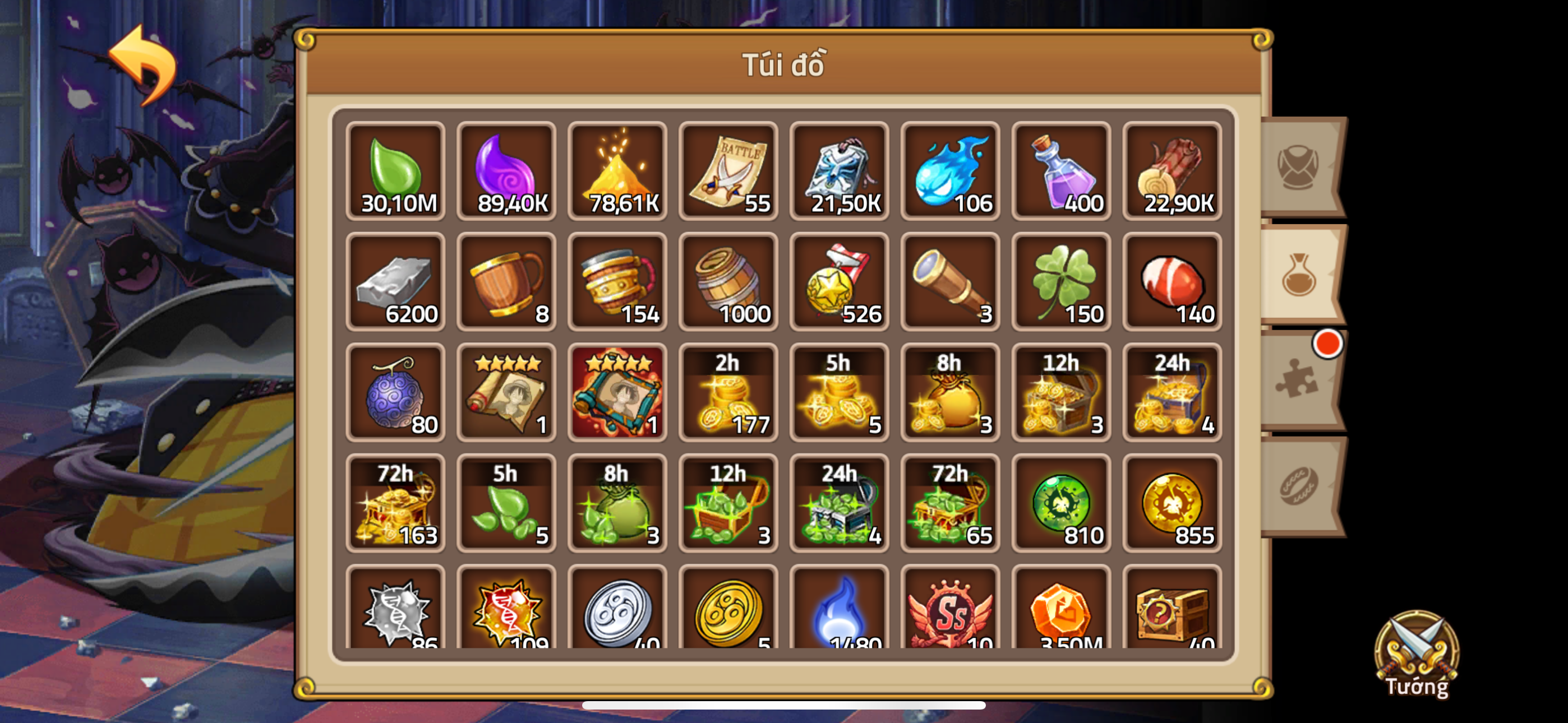Click the horizontal scroll indicator at bottom

tap(784, 705)
